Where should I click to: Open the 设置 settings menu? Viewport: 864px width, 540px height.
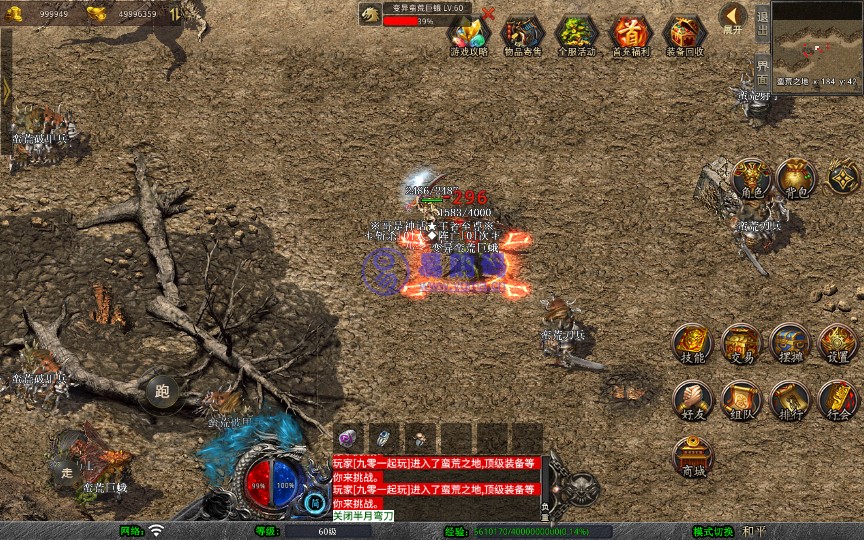click(x=838, y=344)
